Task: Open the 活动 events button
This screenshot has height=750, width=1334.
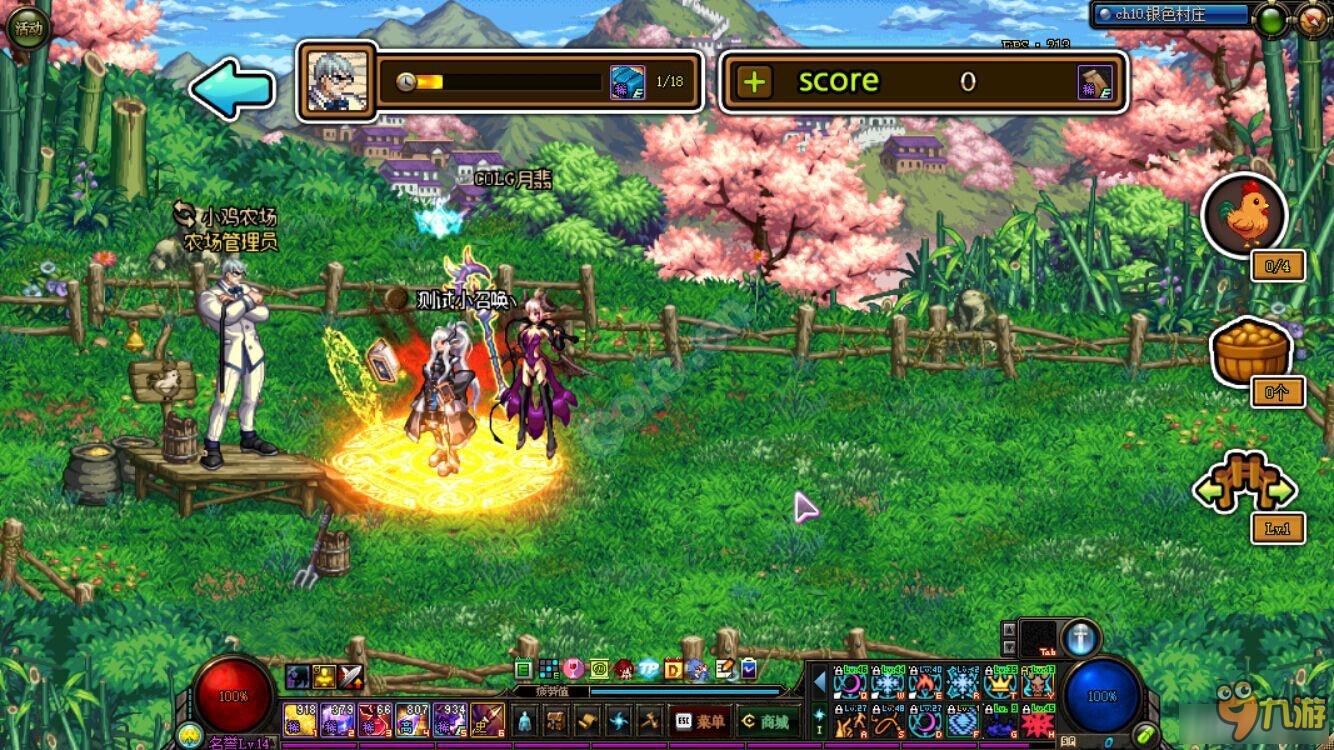Action: pos(27,28)
